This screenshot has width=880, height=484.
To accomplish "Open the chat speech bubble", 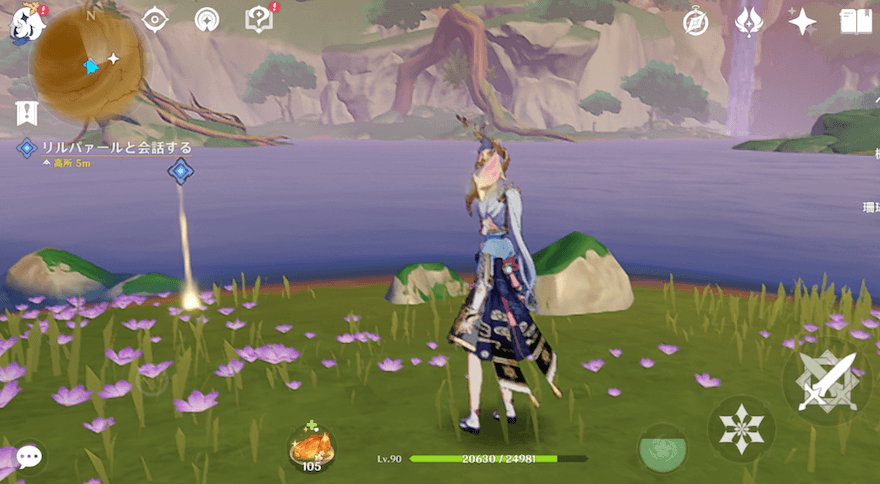I will click(x=29, y=457).
